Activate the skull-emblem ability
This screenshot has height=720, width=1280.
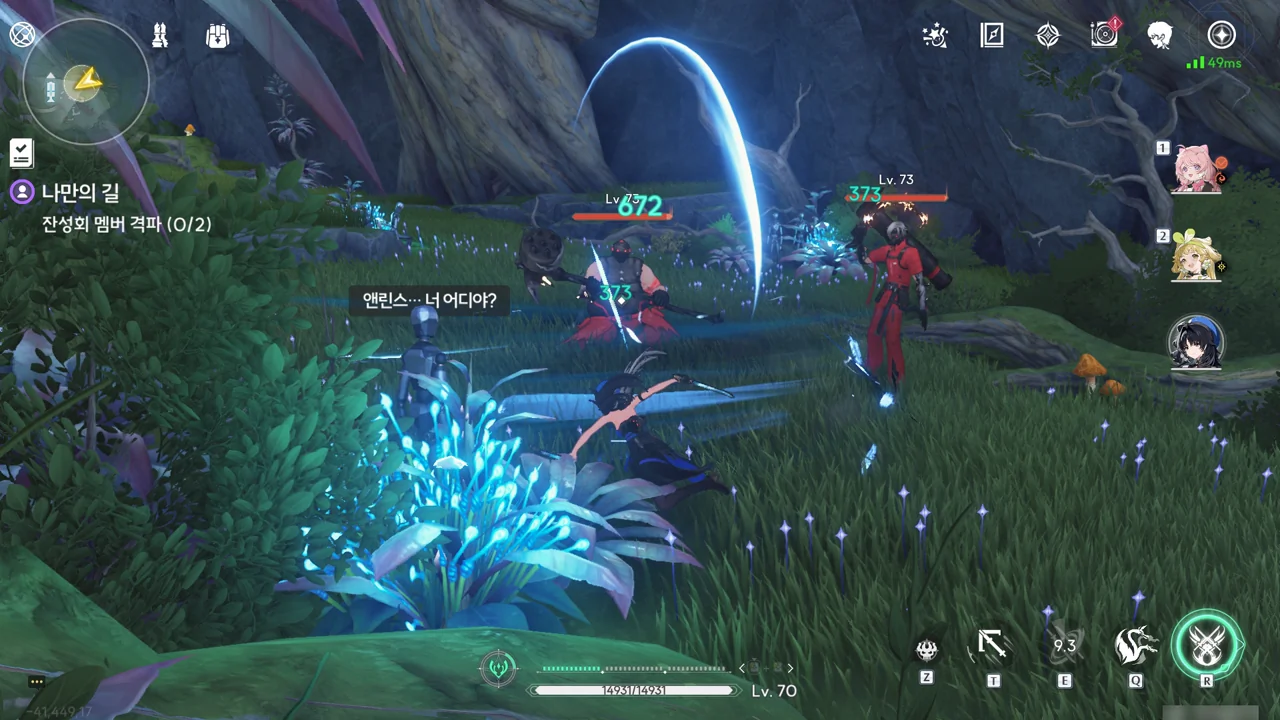[x=927, y=650]
